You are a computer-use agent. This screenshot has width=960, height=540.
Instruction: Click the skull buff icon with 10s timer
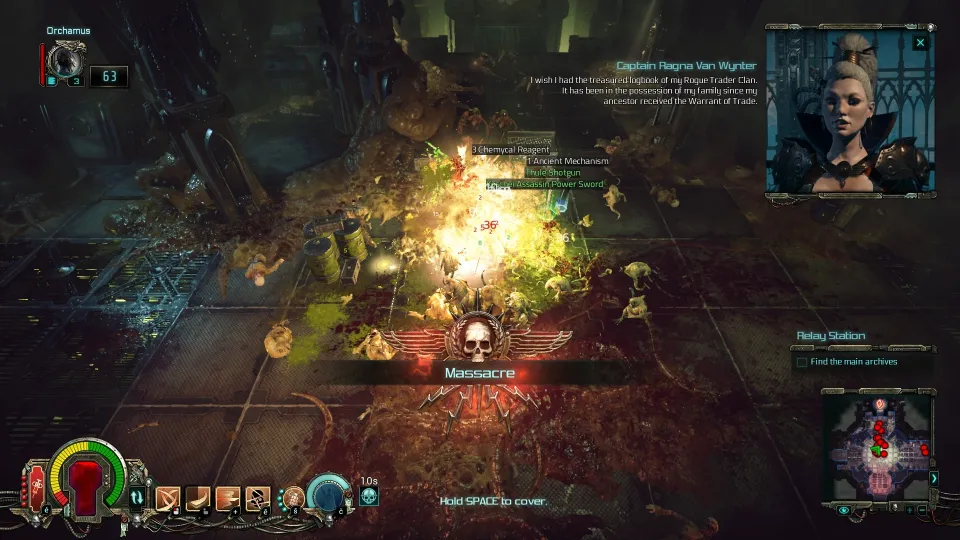[x=368, y=496]
